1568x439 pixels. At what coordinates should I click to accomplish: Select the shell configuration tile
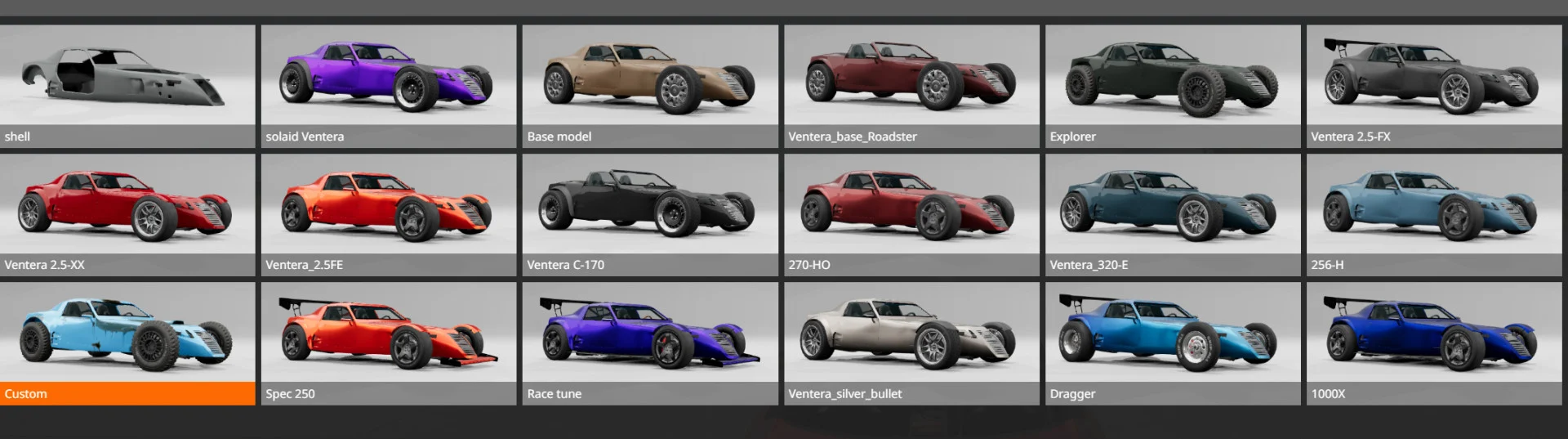pos(127,85)
